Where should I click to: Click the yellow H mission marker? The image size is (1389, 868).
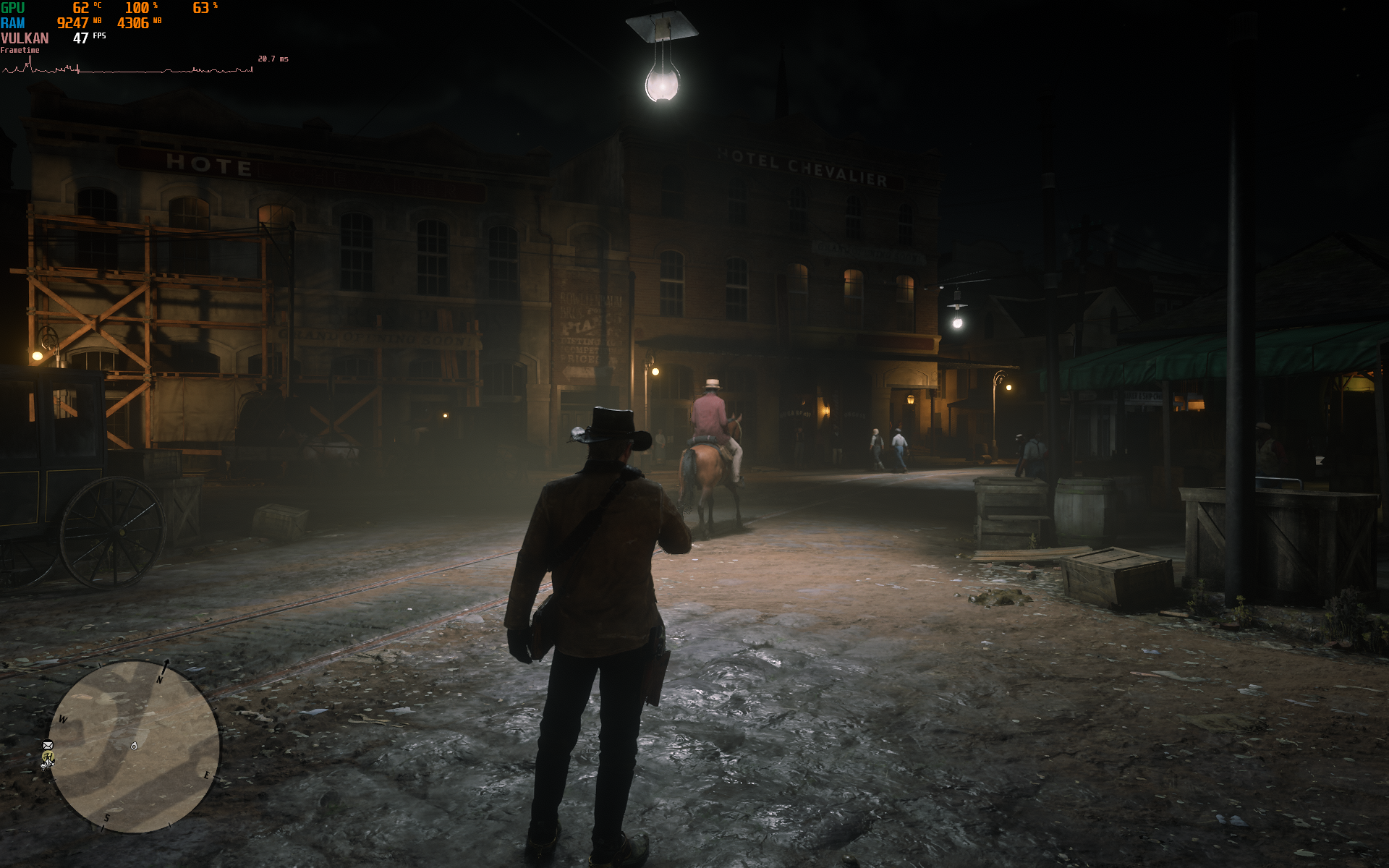point(48,757)
